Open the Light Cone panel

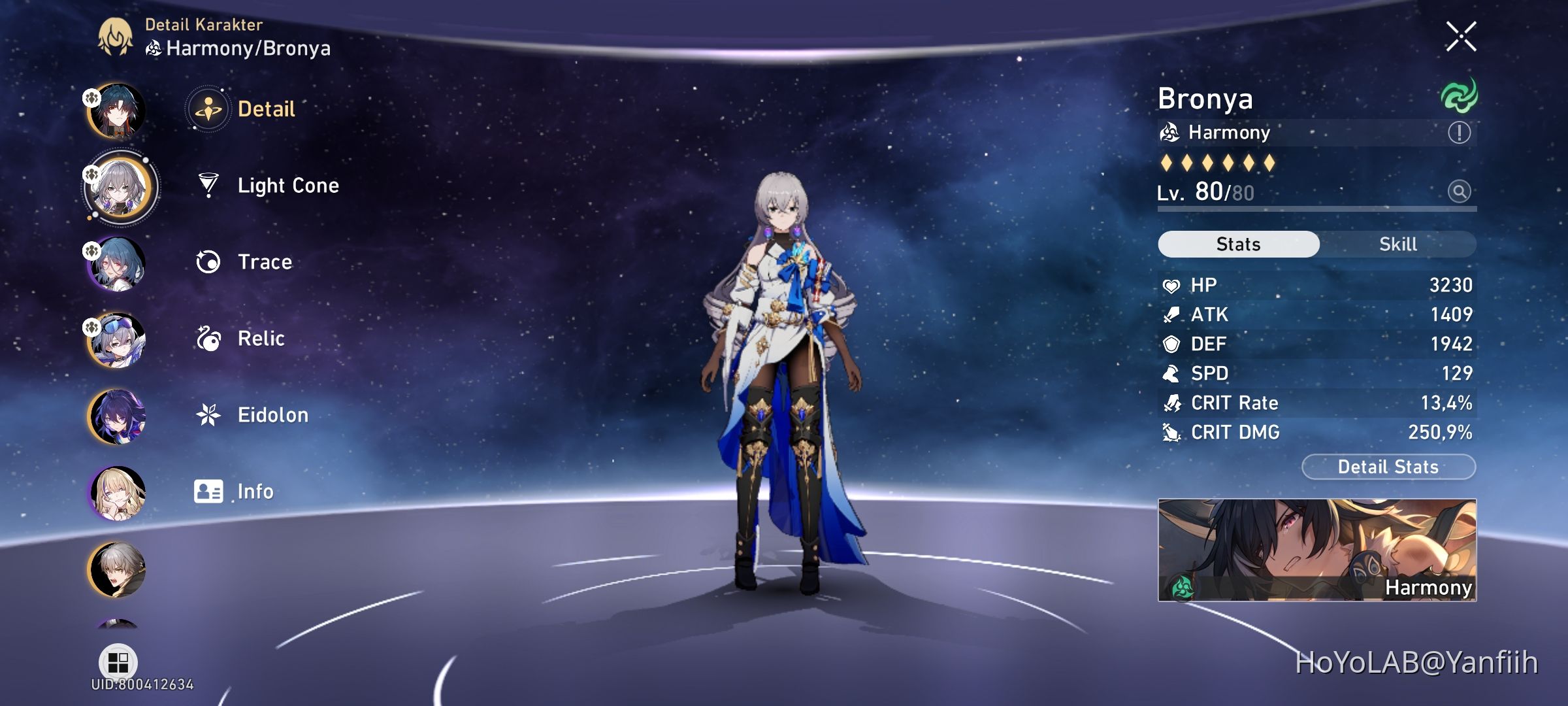pos(287,186)
